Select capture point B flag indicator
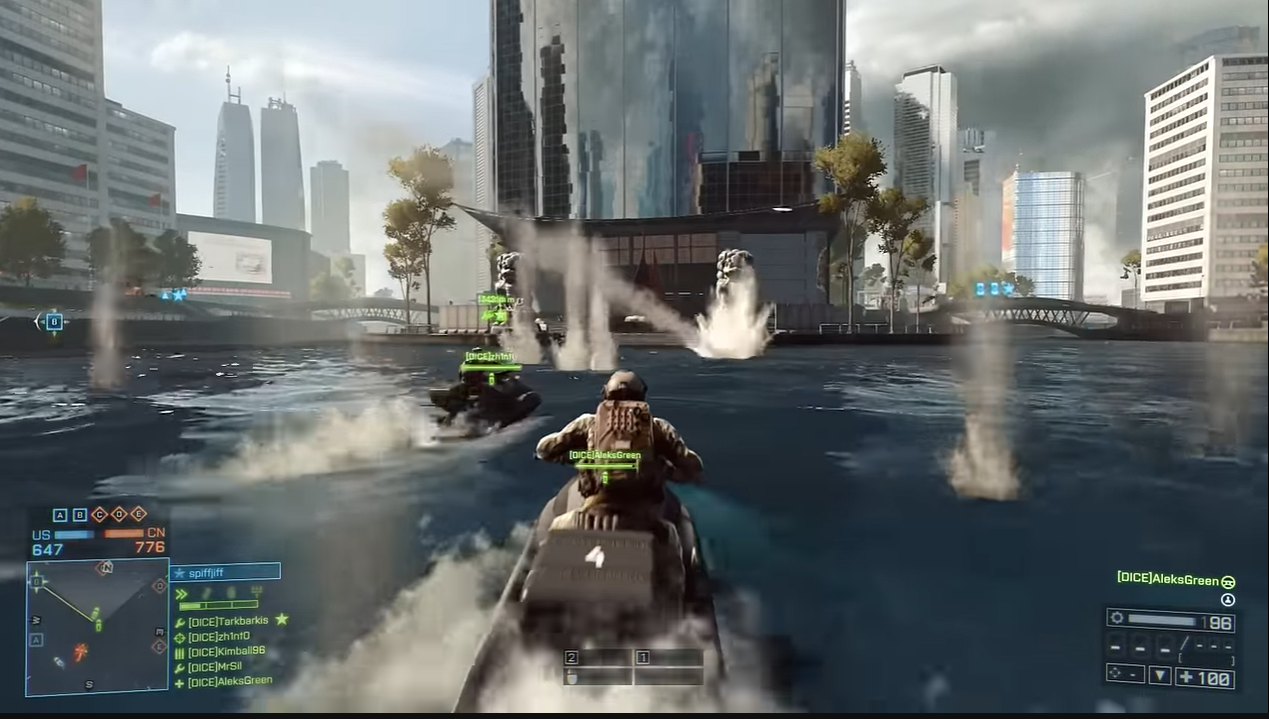 pyautogui.click(x=80, y=515)
